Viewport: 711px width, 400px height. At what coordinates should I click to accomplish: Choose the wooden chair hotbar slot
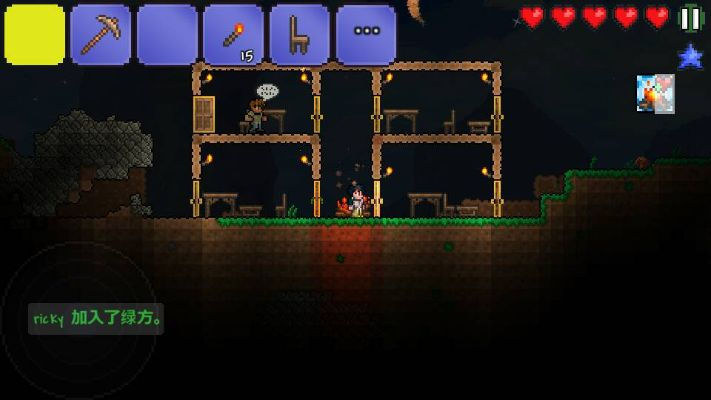299,35
